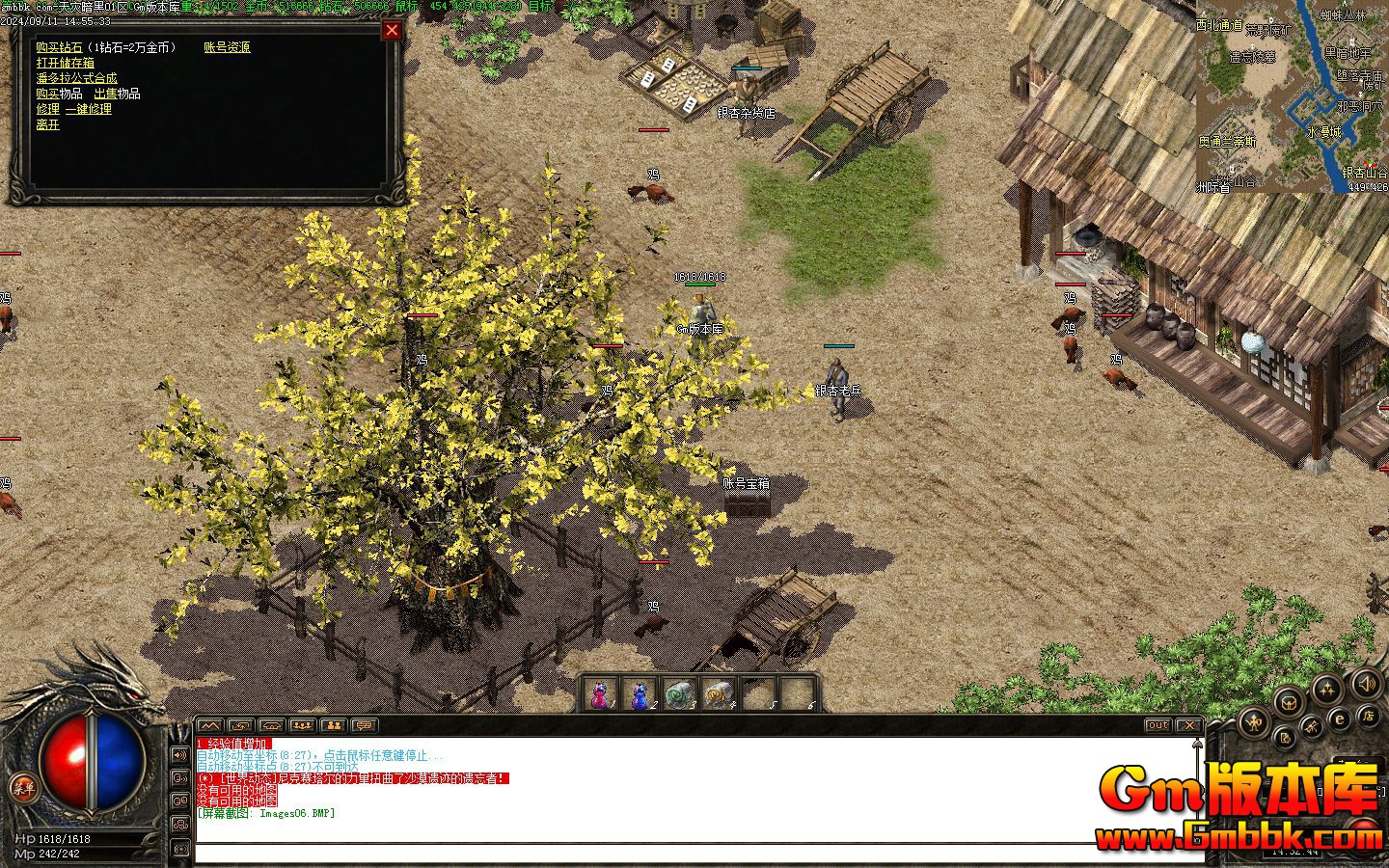1389x868 pixels.
Task: Leave the dialog via 离开
Action: tap(47, 124)
